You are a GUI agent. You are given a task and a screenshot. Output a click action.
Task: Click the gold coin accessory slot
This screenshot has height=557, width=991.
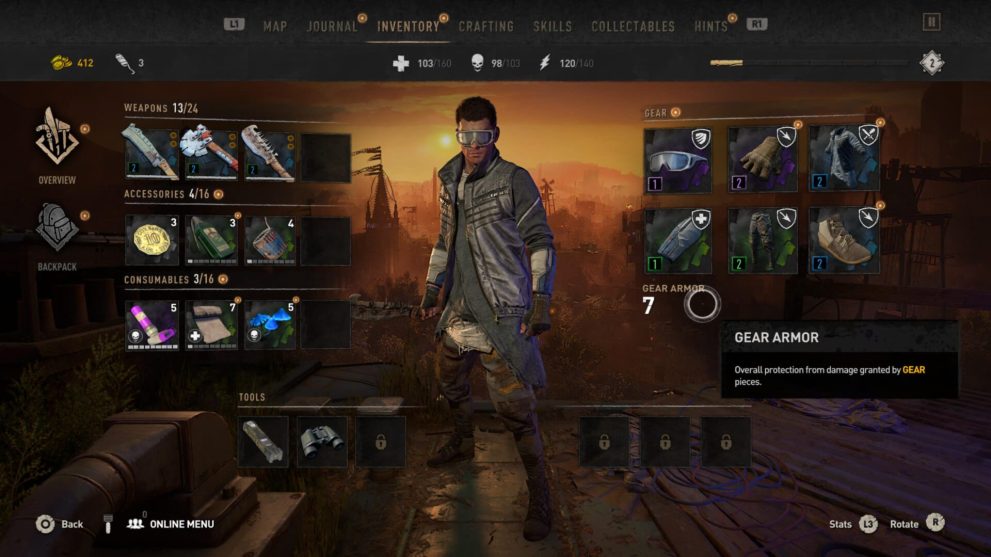pos(152,241)
